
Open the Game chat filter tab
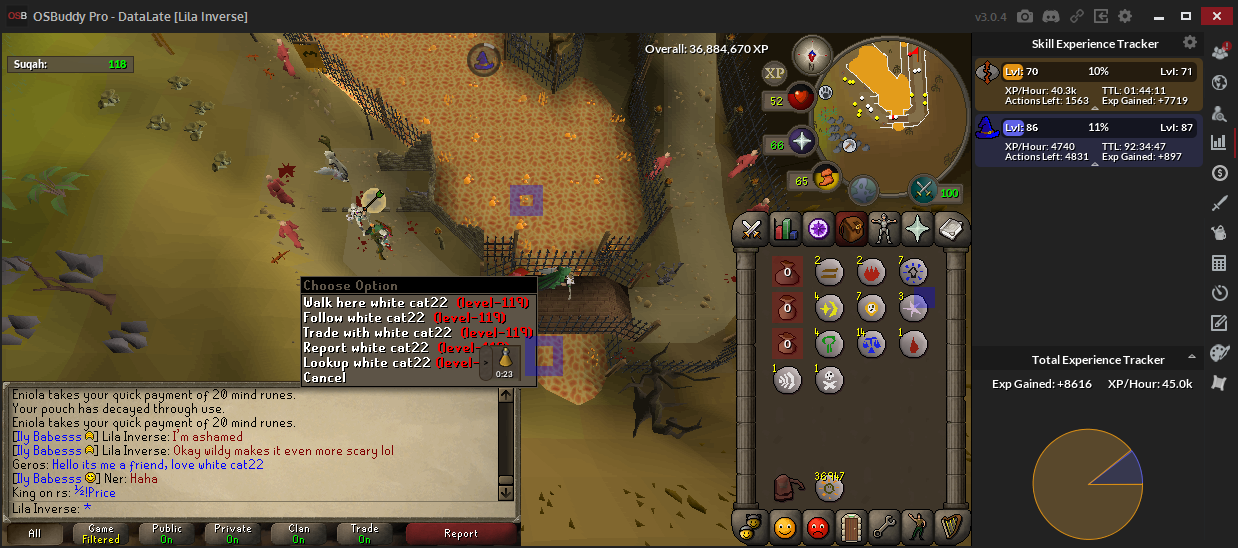[101, 534]
